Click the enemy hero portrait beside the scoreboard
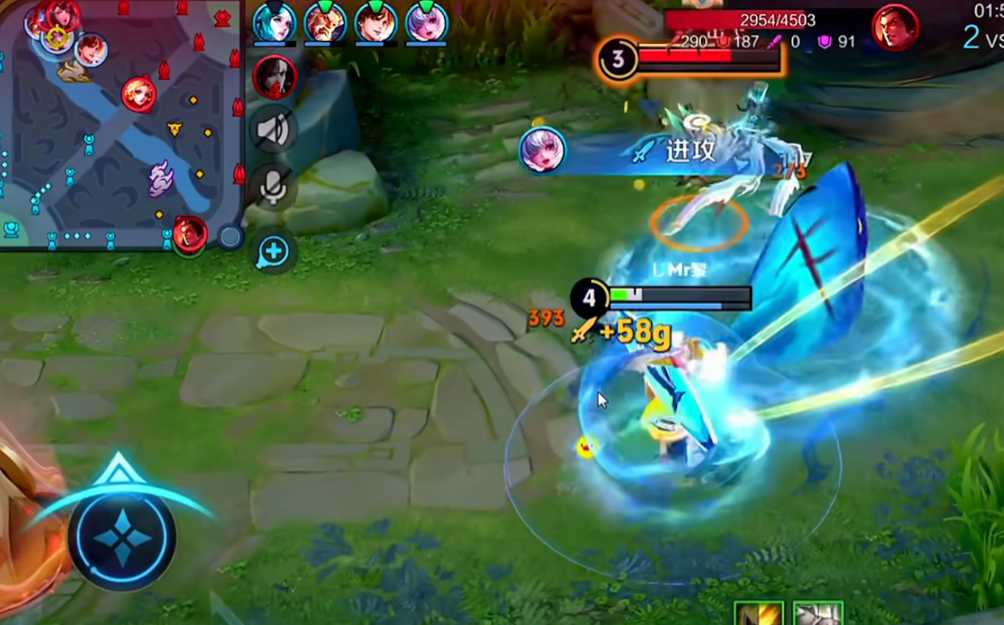 pyautogui.click(x=895, y=27)
